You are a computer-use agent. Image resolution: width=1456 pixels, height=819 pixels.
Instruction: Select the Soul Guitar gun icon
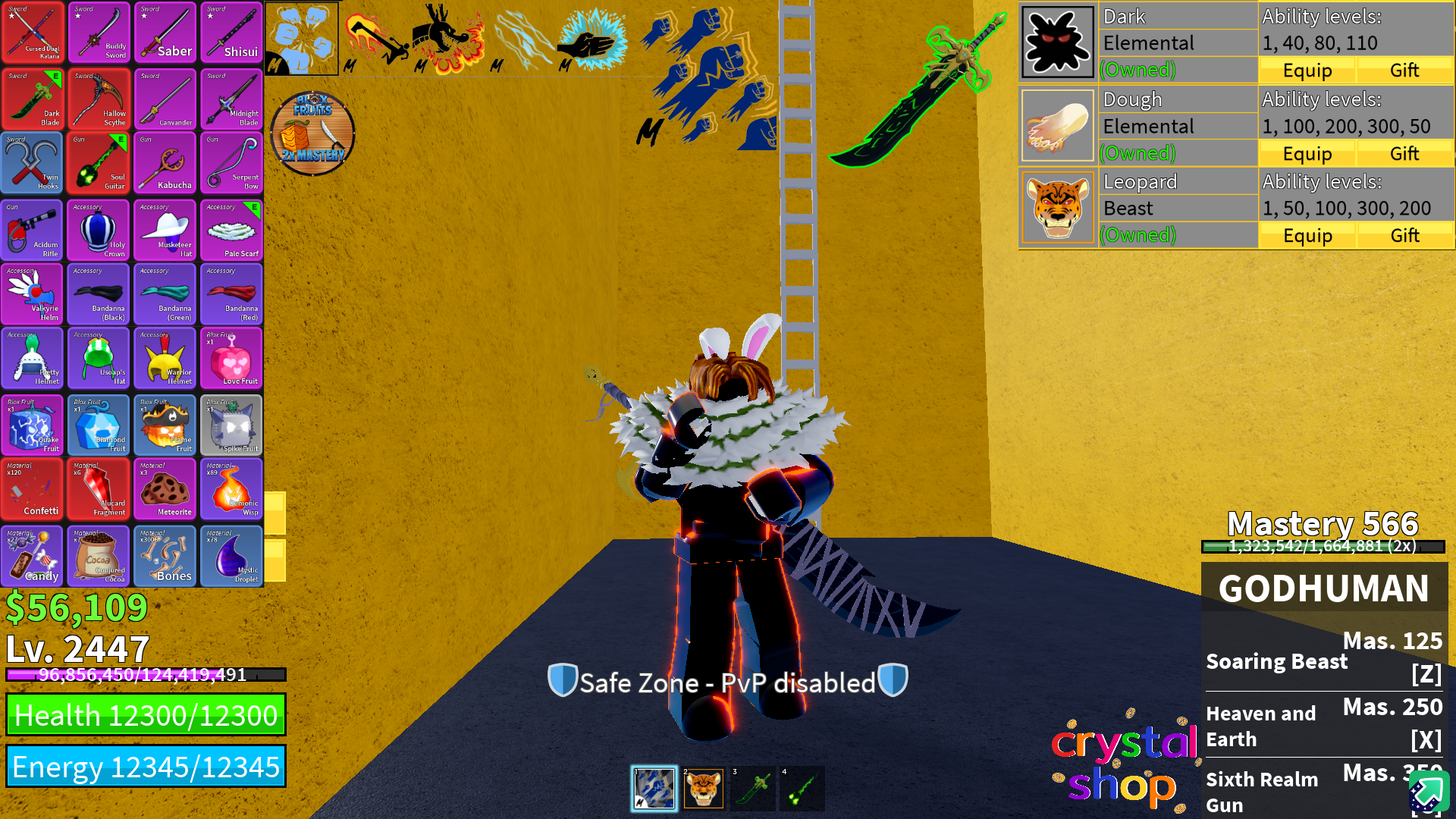click(x=99, y=163)
